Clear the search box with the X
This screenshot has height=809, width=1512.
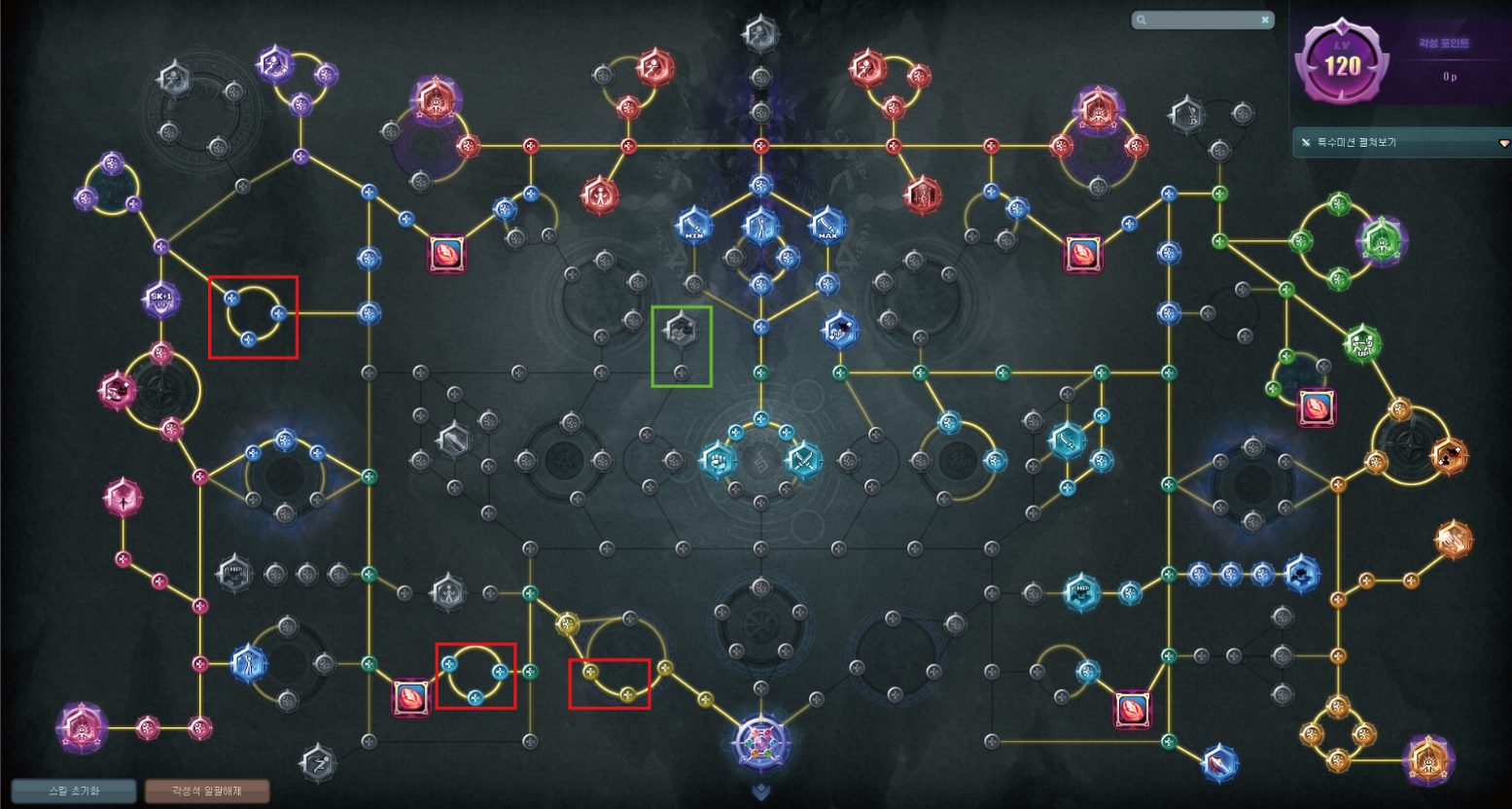(x=1265, y=19)
